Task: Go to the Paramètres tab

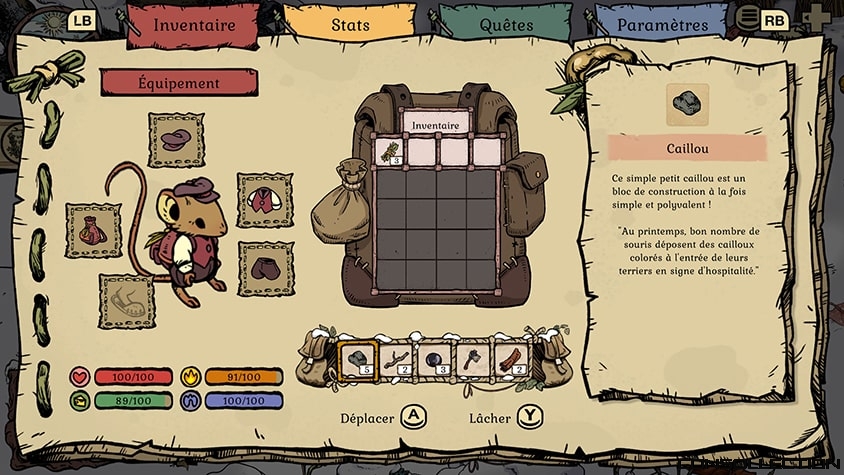Action: [x=662, y=25]
